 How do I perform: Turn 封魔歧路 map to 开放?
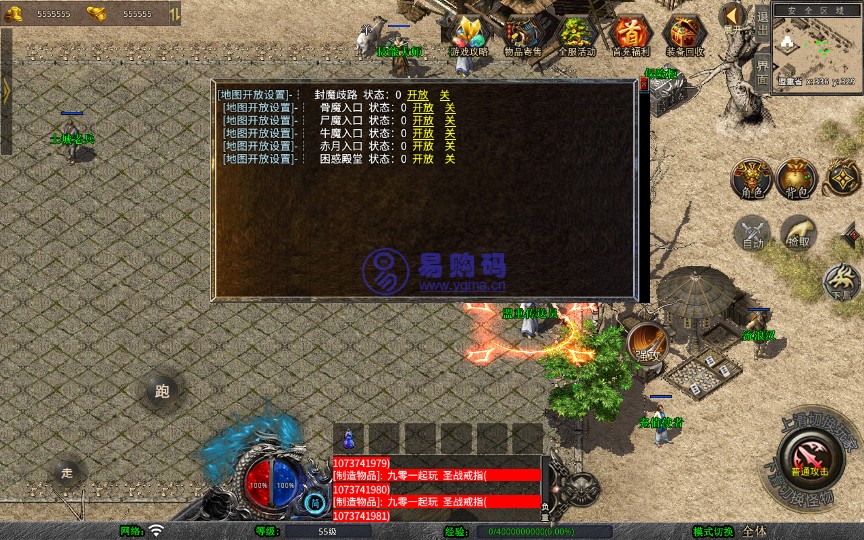click(417, 95)
